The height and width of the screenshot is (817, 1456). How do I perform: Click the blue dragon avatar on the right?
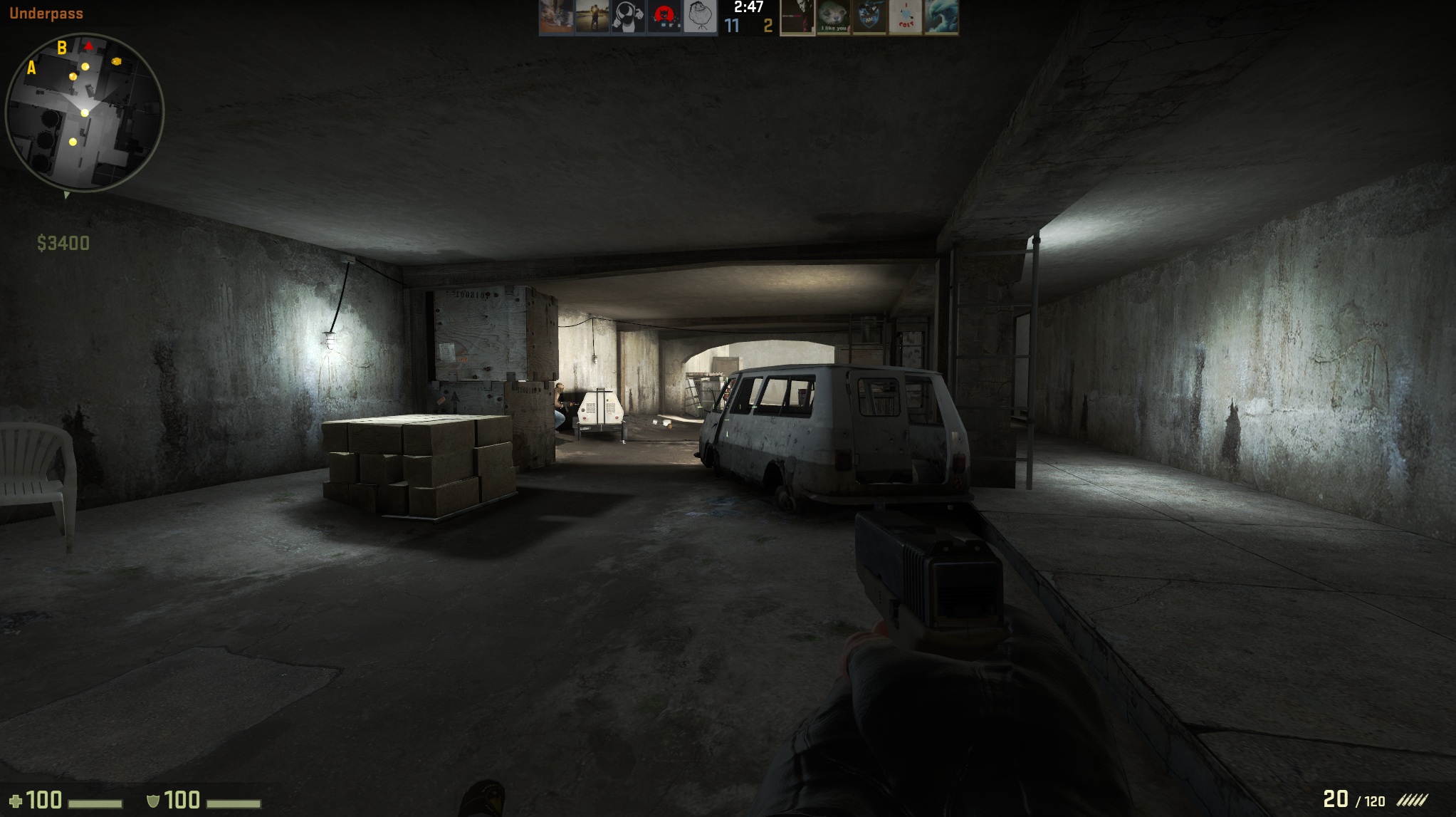(943, 16)
